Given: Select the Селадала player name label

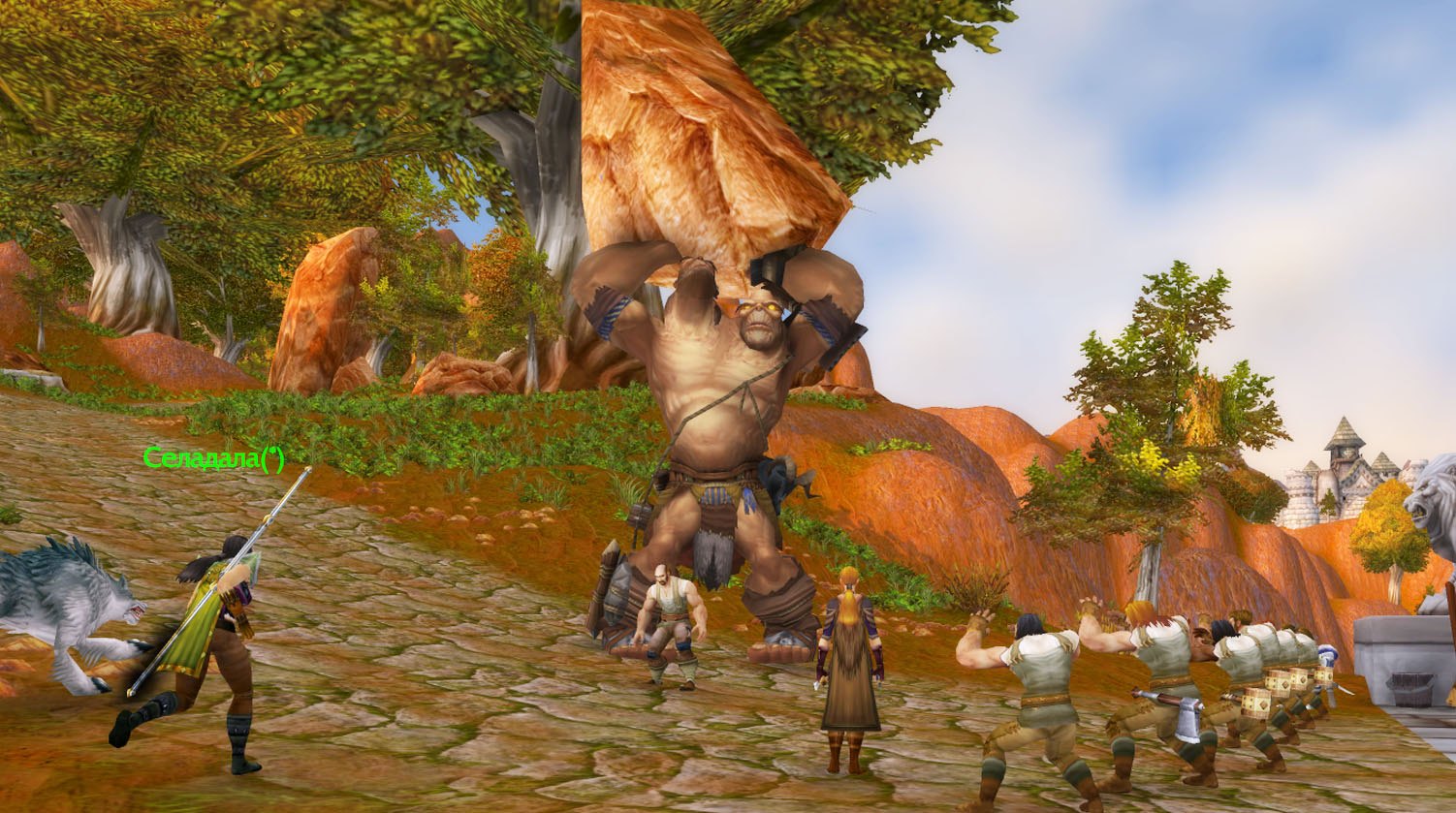Looking at the screenshot, I should [x=213, y=457].
